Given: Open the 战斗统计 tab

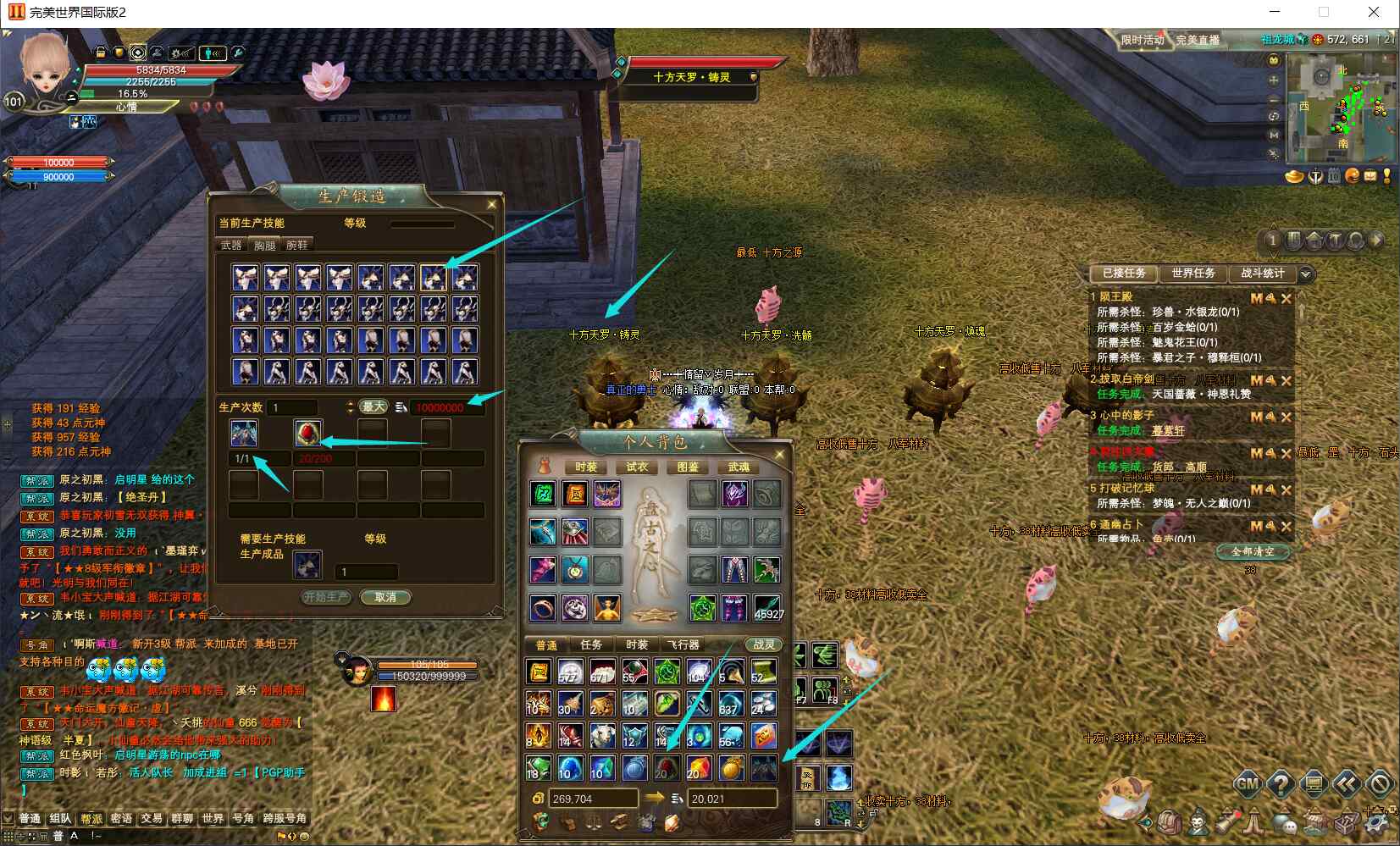Looking at the screenshot, I should 1262,273.
